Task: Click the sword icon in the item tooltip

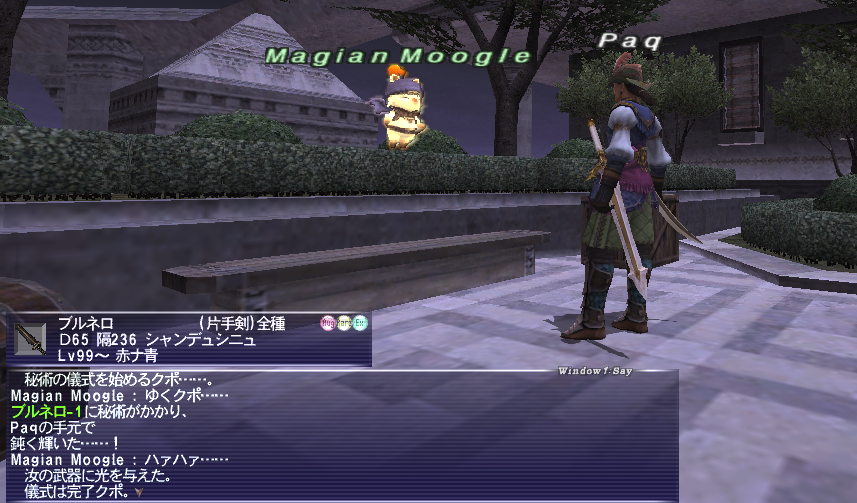Action: tap(30, 338)
